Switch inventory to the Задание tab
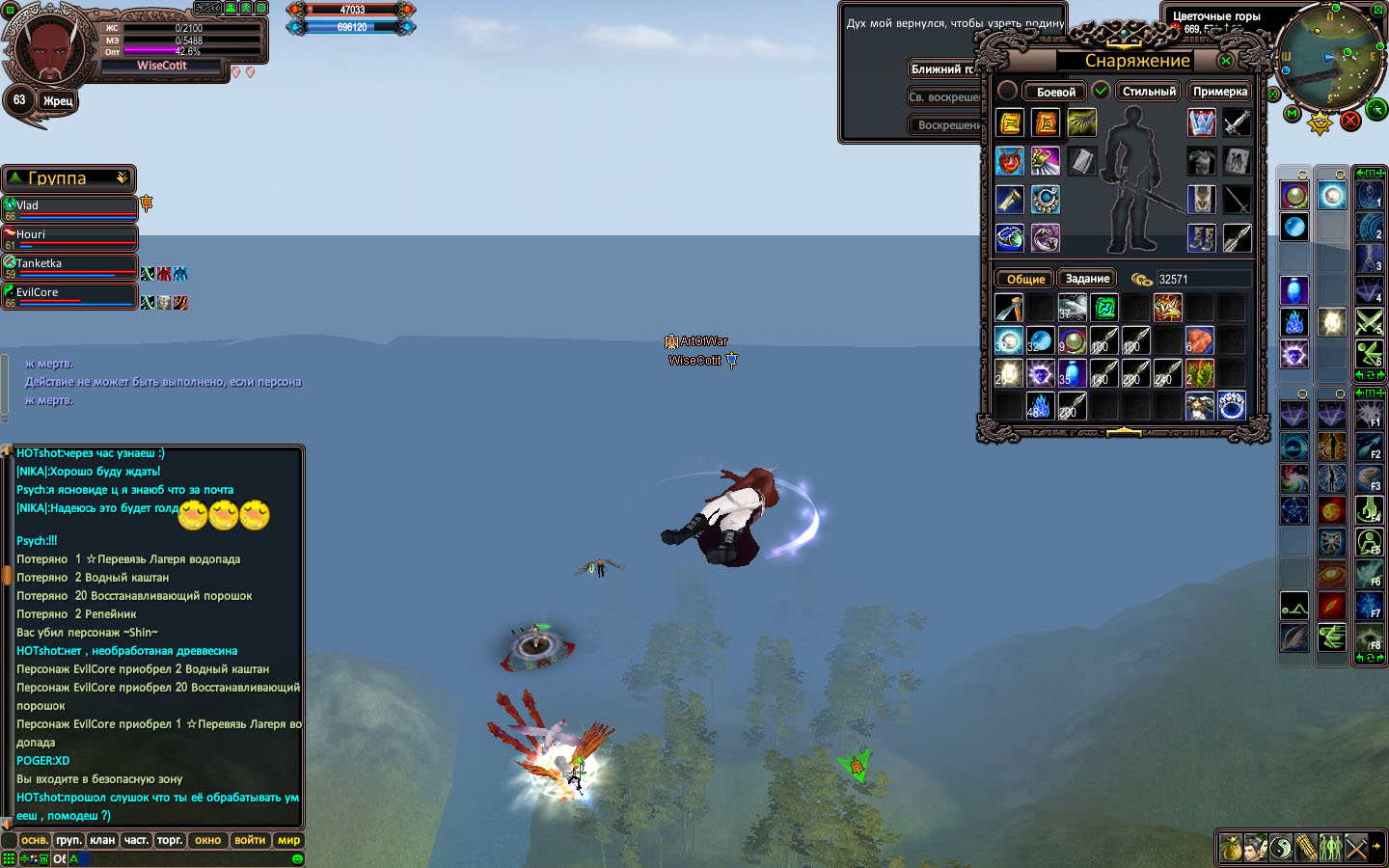1389x868 pixels. (1087, 279)
